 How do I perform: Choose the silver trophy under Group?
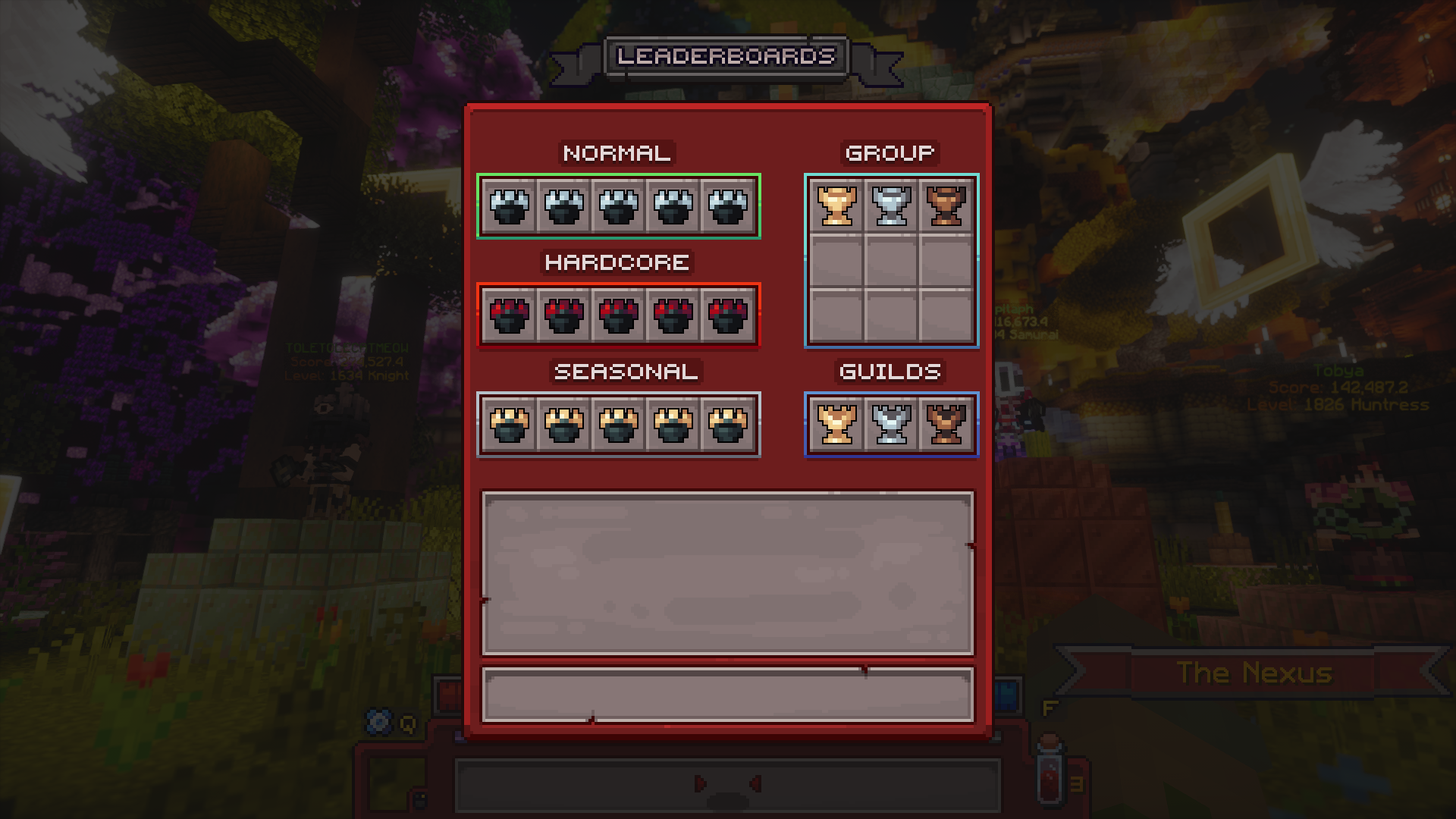pos(891,206)
